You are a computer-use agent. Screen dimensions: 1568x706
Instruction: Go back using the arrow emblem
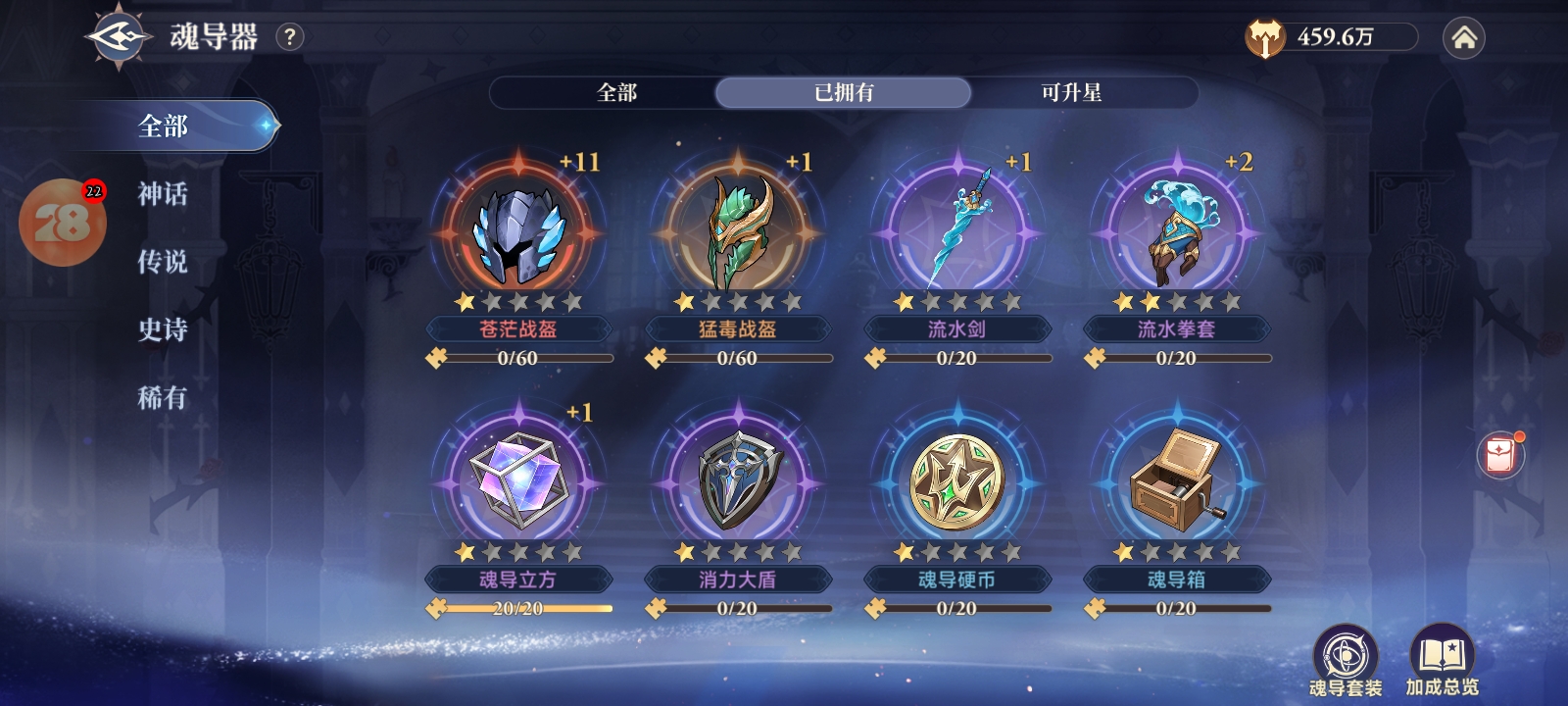pos(119,38)
